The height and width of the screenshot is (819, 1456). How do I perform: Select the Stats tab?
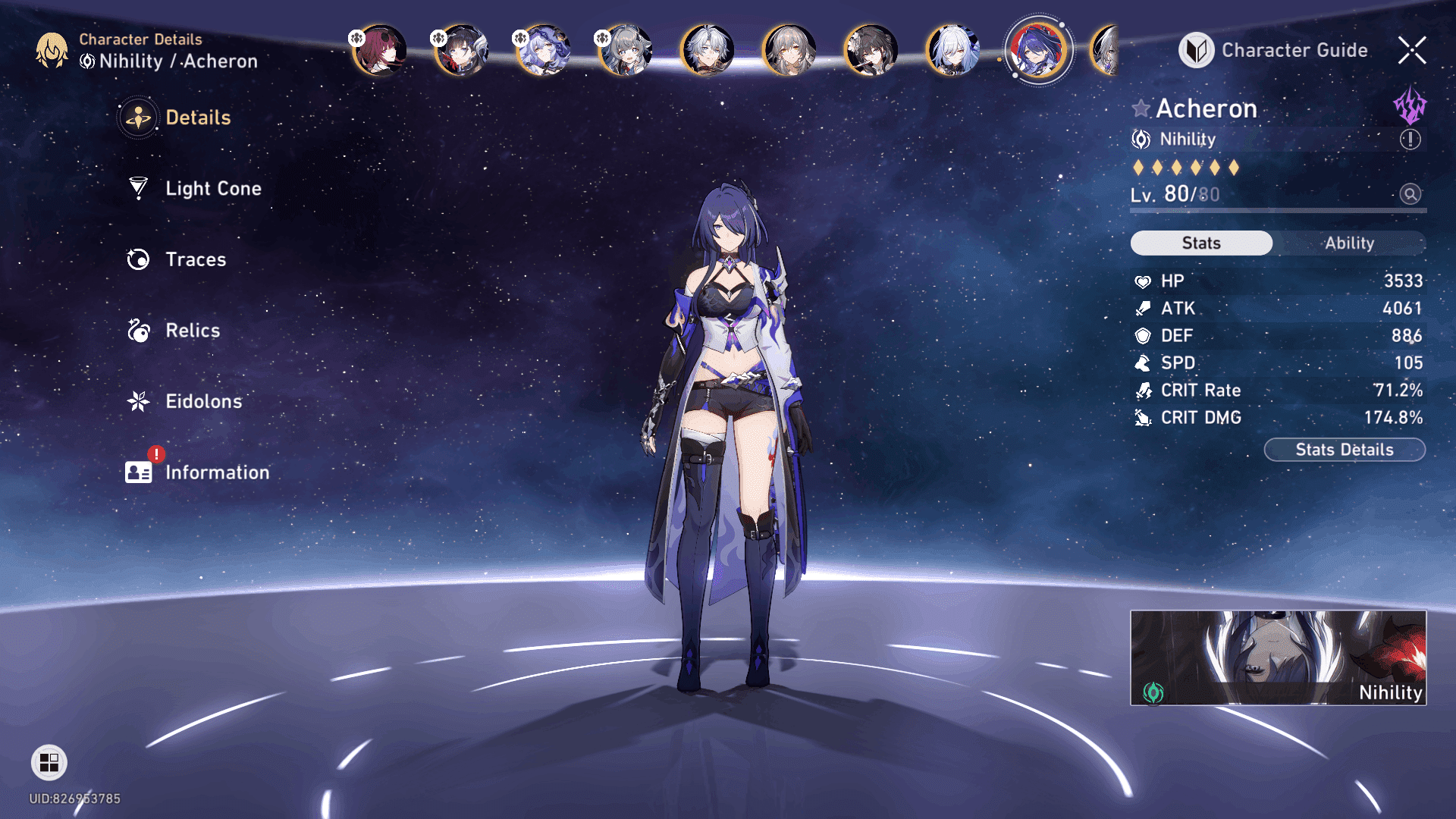pos(1201,243)
